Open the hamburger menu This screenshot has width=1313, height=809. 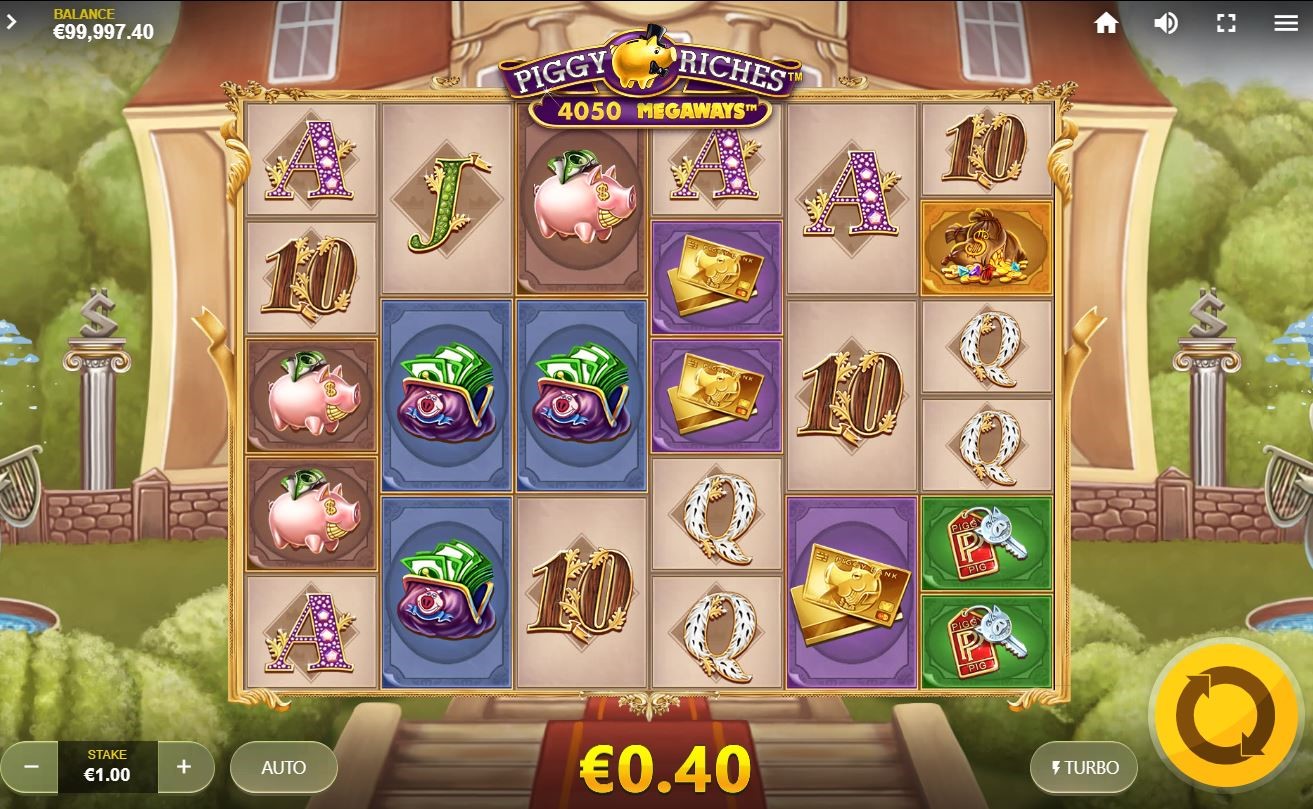[x=1286, y=22]
